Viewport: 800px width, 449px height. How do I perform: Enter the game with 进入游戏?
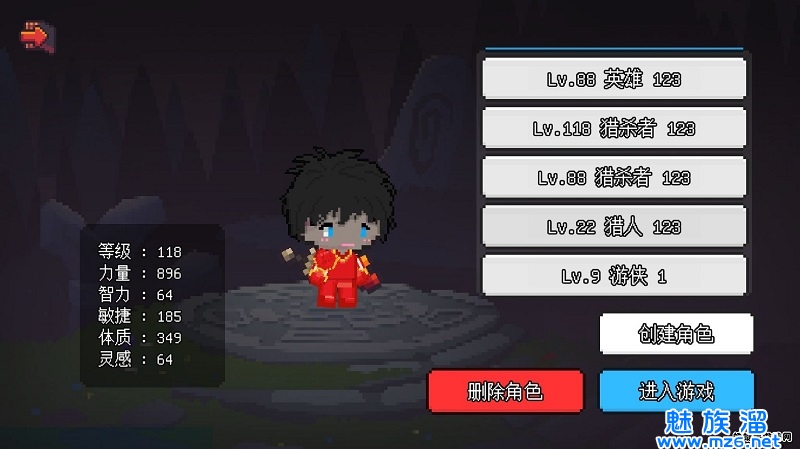point(676,390)
